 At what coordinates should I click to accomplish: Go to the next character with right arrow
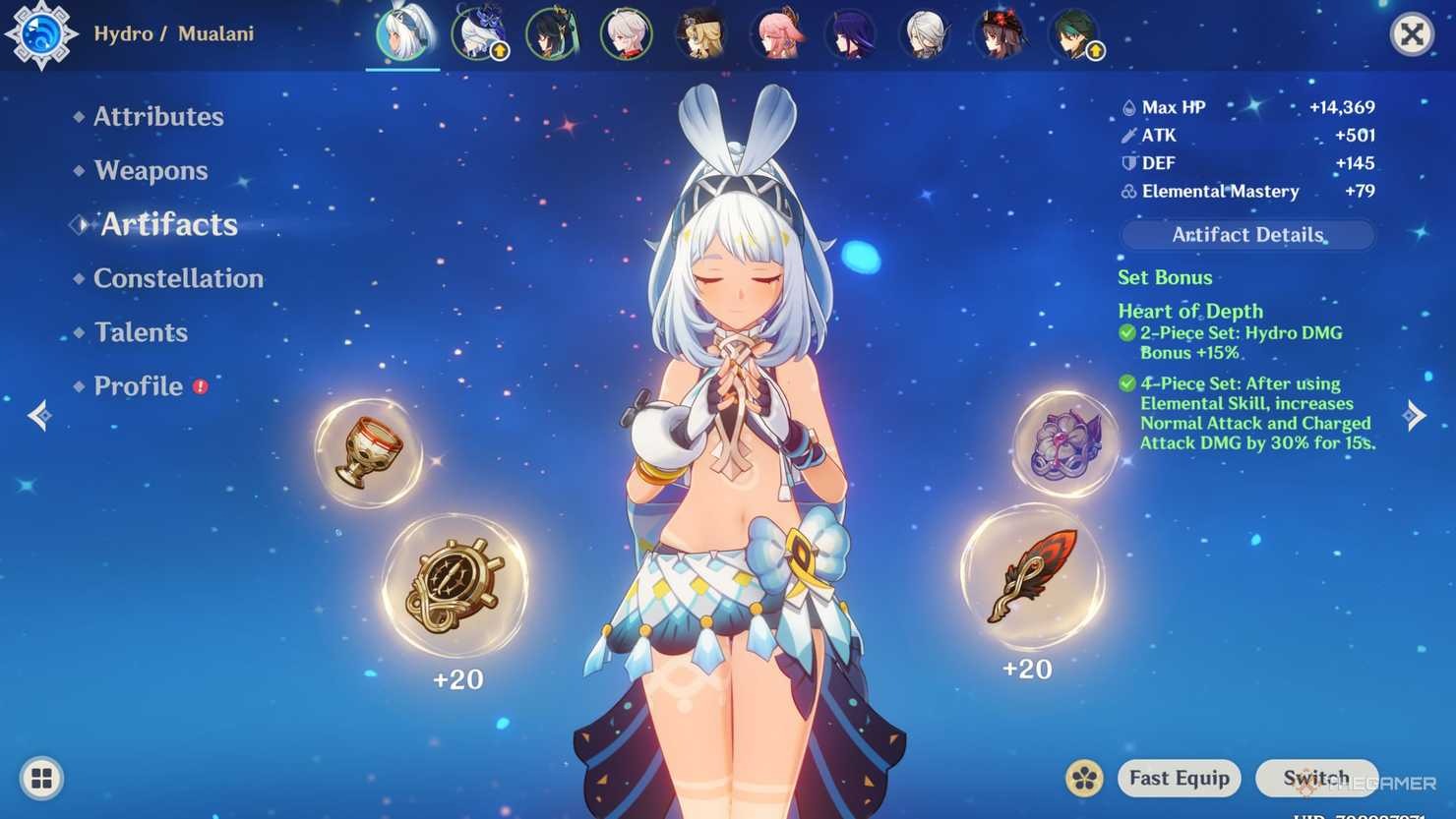1415,416
